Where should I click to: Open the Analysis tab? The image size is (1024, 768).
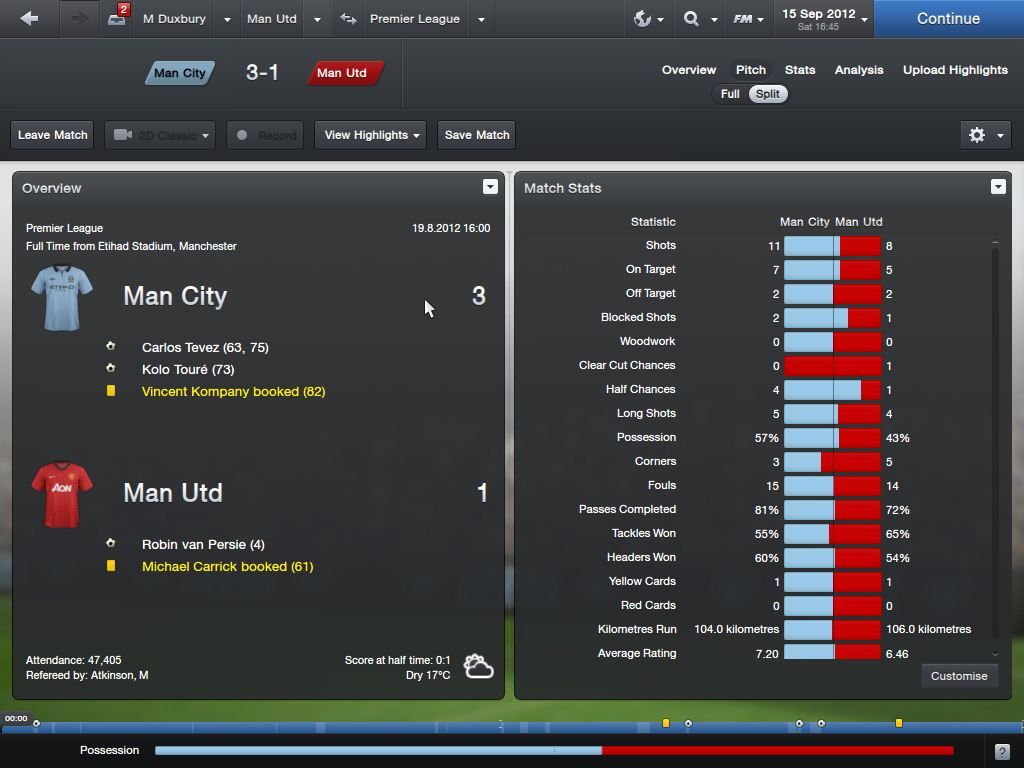(x=859, y=70)
